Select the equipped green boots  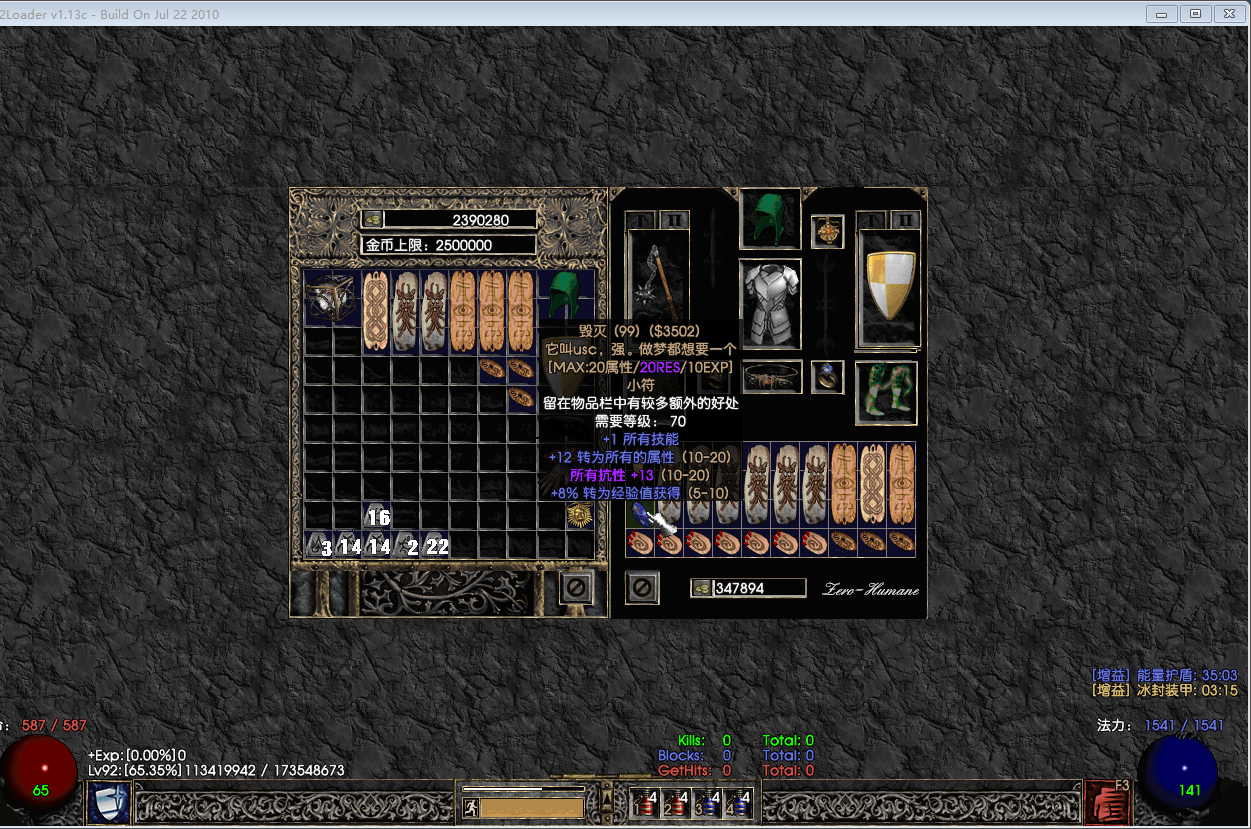click(887, 393)
